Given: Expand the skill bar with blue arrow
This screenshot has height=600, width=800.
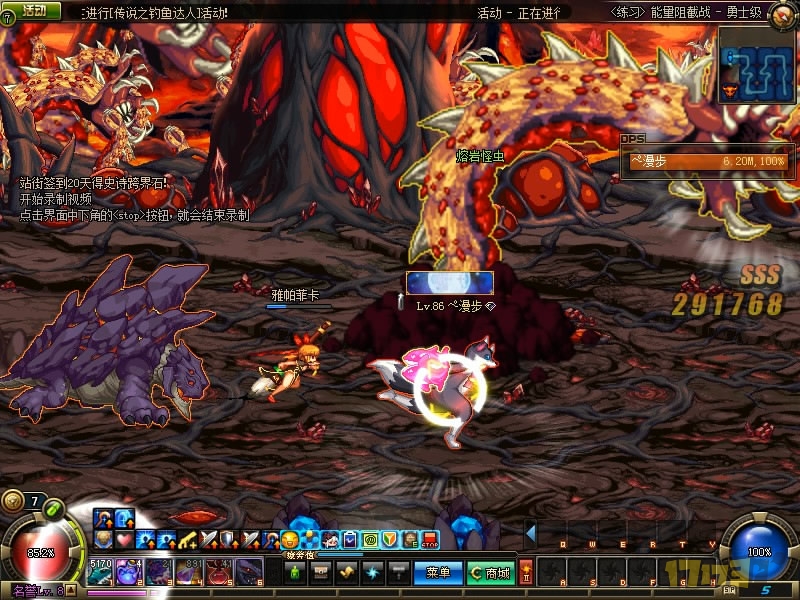Looking at the screenshot, I should [531, 533].
